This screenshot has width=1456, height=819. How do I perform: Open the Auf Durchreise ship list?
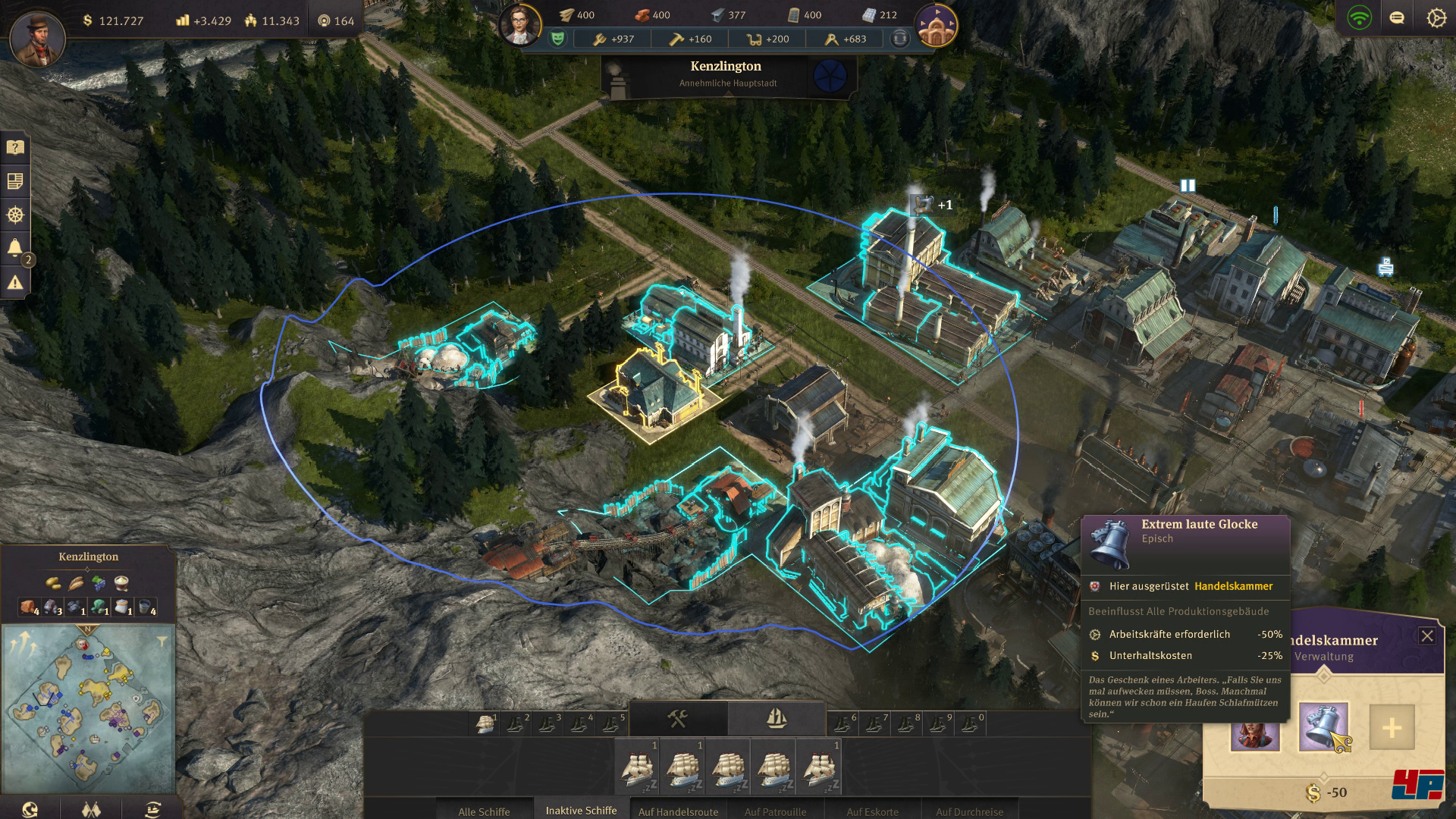[969, 811]
